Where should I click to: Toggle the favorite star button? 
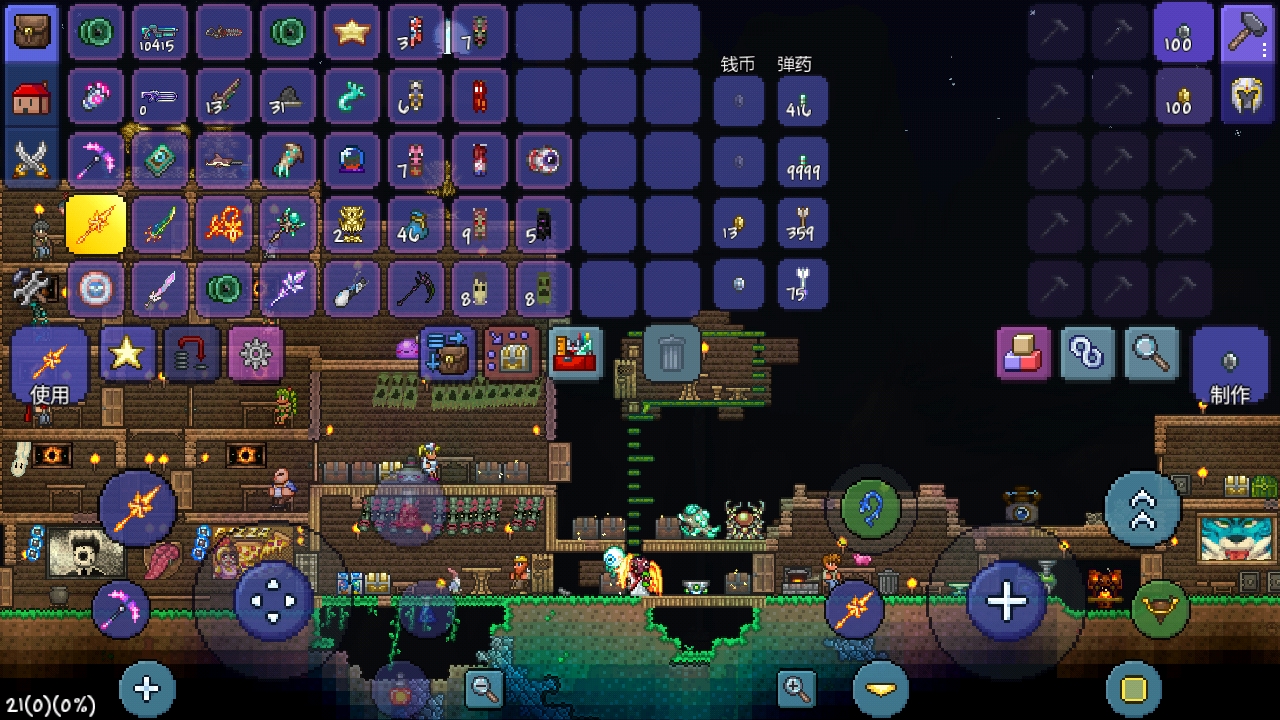coord(127,353)
